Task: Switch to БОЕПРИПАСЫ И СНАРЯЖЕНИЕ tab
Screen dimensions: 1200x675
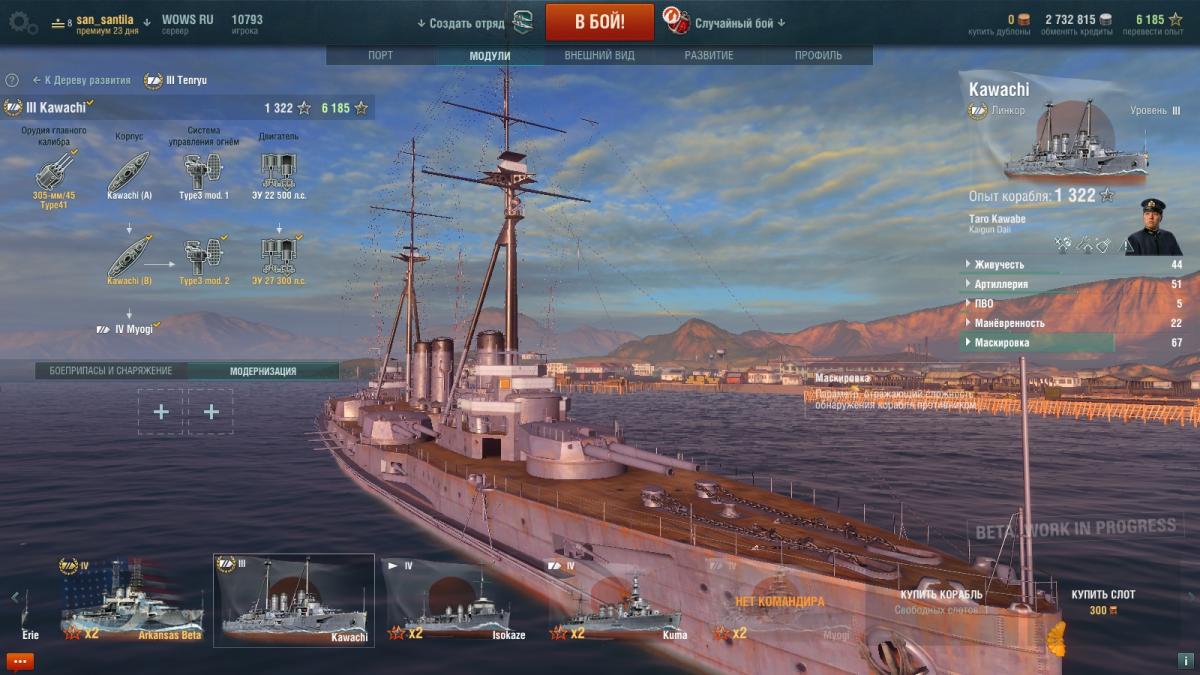Action: click(111, 371)
